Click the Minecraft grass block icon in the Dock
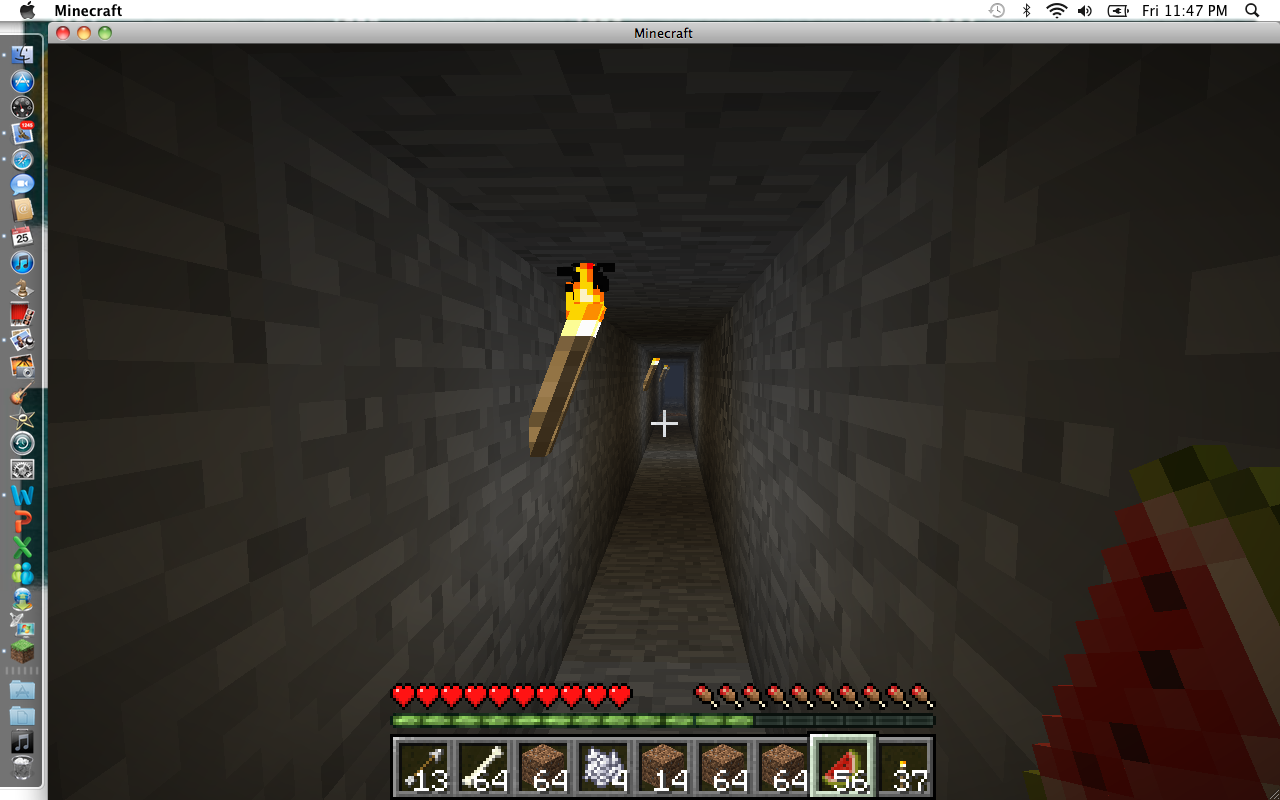 click(22, 651)
